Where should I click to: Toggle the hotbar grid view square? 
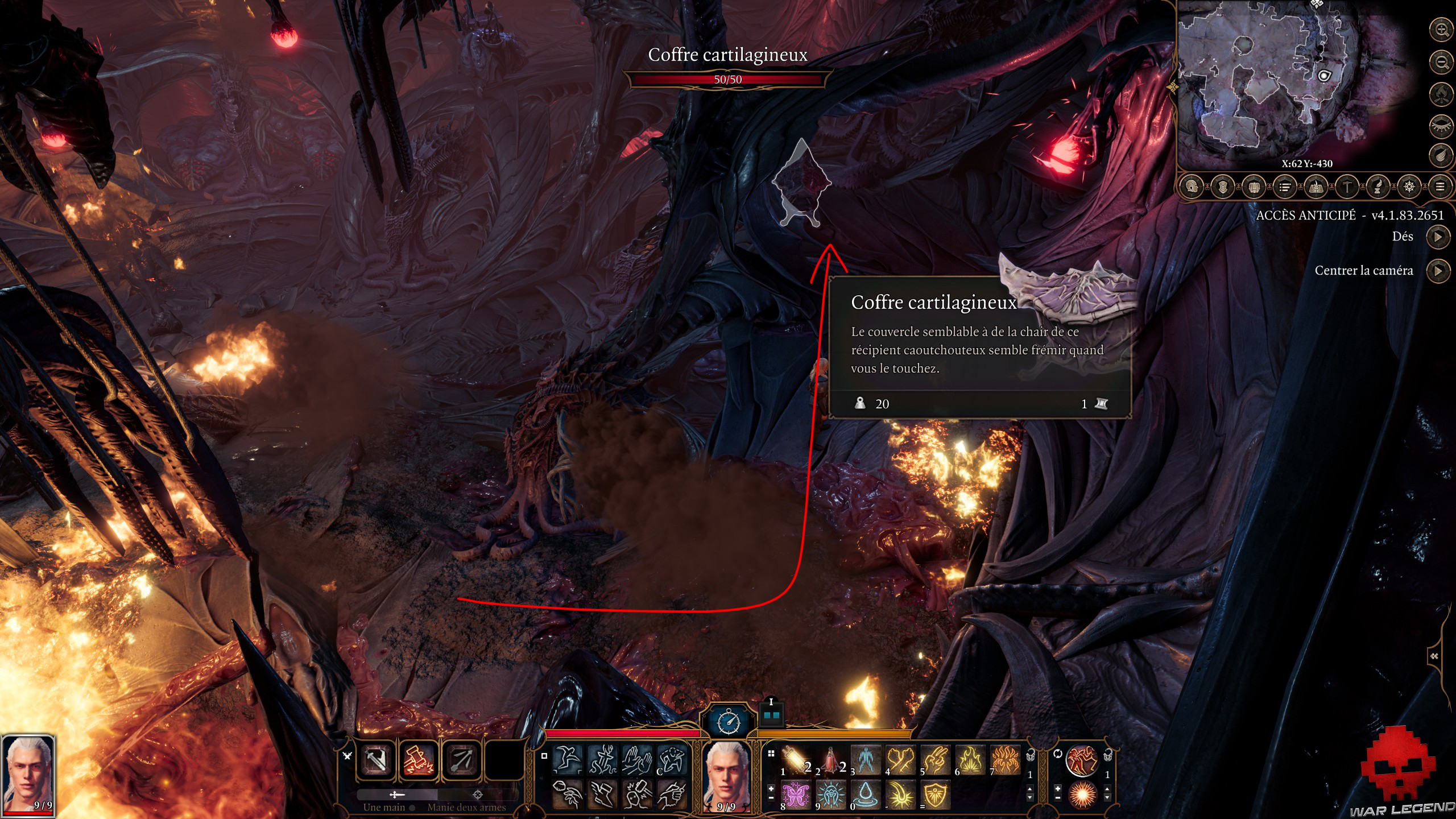tap(771, 754)
